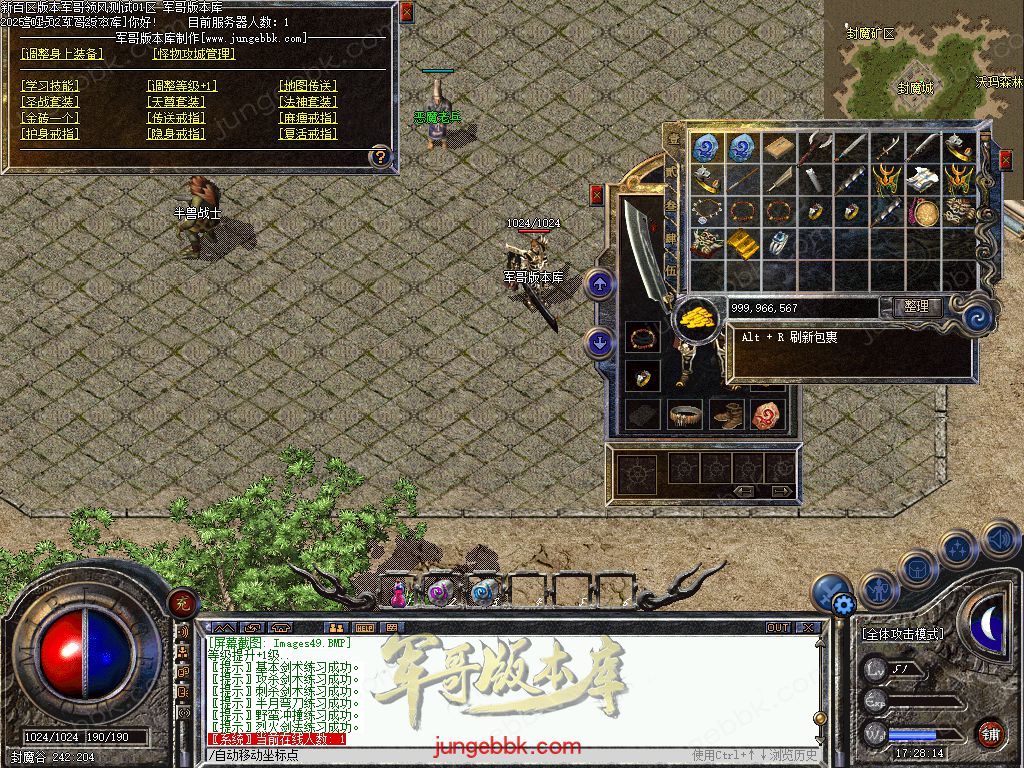Open the 怪物攻城管理 option

pyautogui.click(x=194, y=54)
